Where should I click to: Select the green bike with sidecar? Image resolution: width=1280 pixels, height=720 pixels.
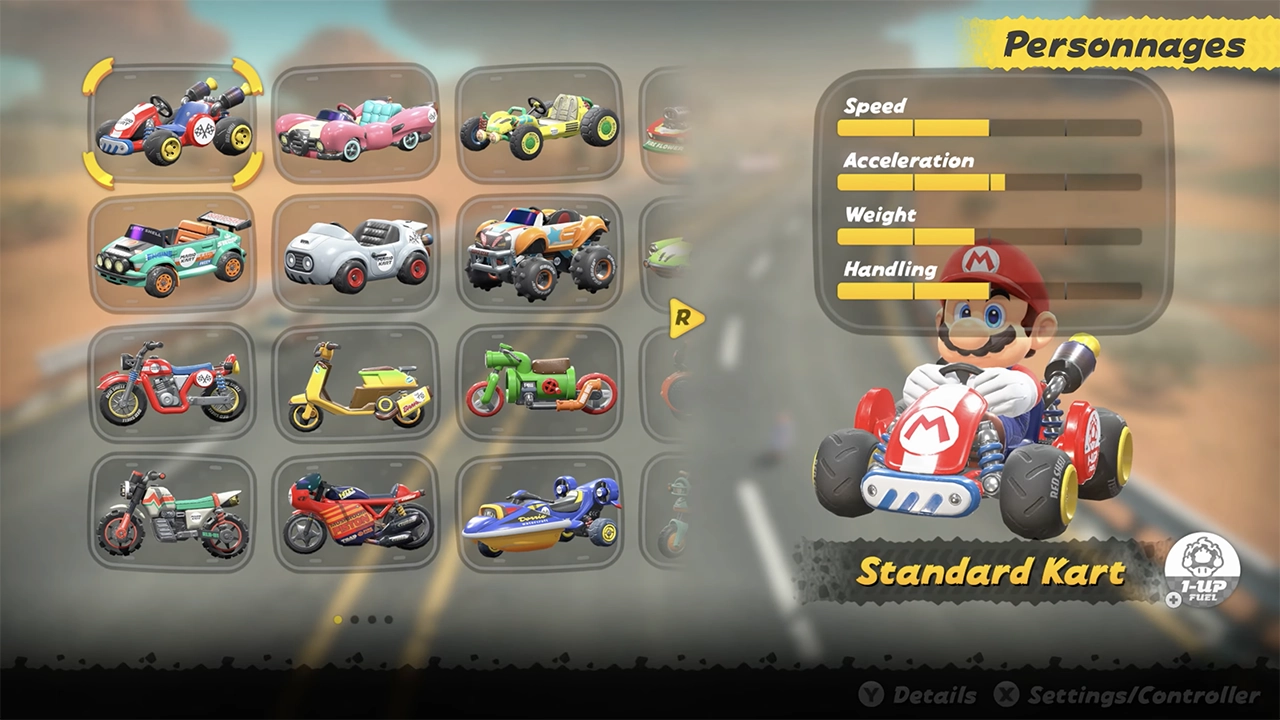coord(540,383)
